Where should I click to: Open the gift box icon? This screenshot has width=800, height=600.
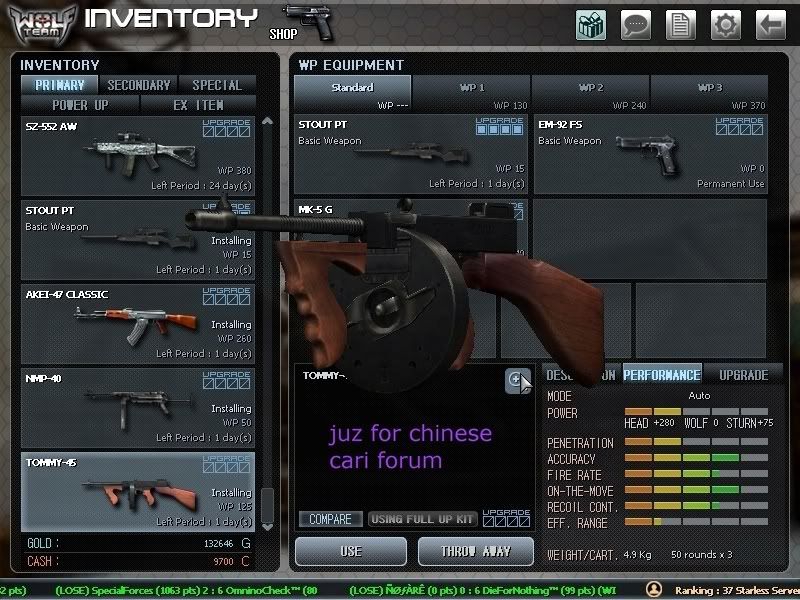coord(591,24)
